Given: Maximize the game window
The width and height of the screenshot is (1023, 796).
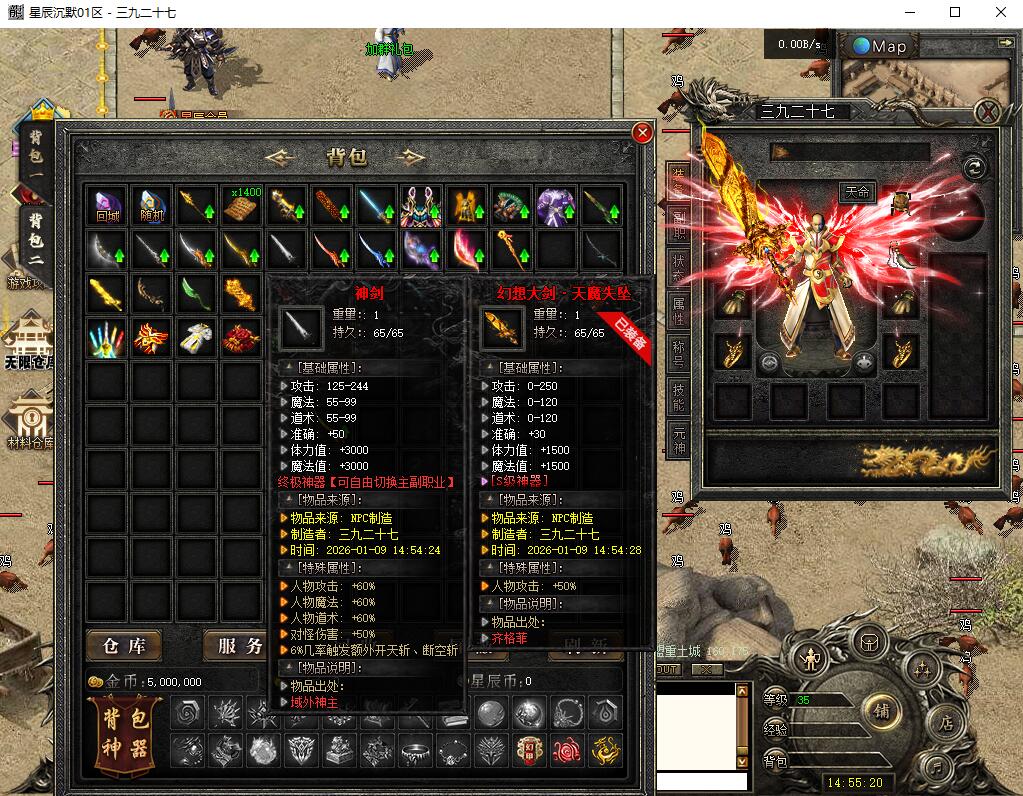Looking at the screenshot, I should click(x=955, y=12).
